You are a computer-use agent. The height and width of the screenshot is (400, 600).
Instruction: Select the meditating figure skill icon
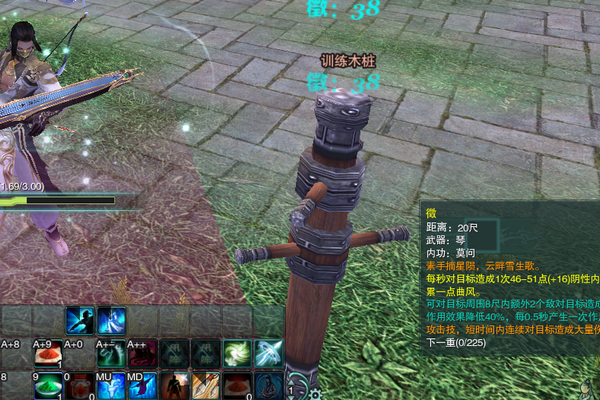pos(268,385)
